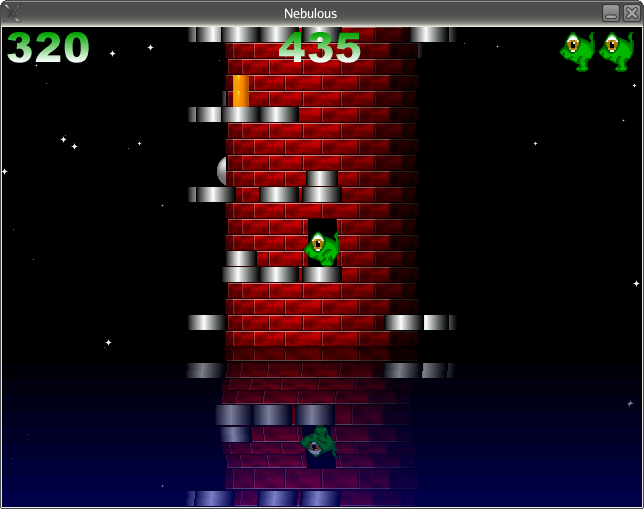The image size is (644, 509).
Task: Minimize the Nebulous window
Action: 610,13
